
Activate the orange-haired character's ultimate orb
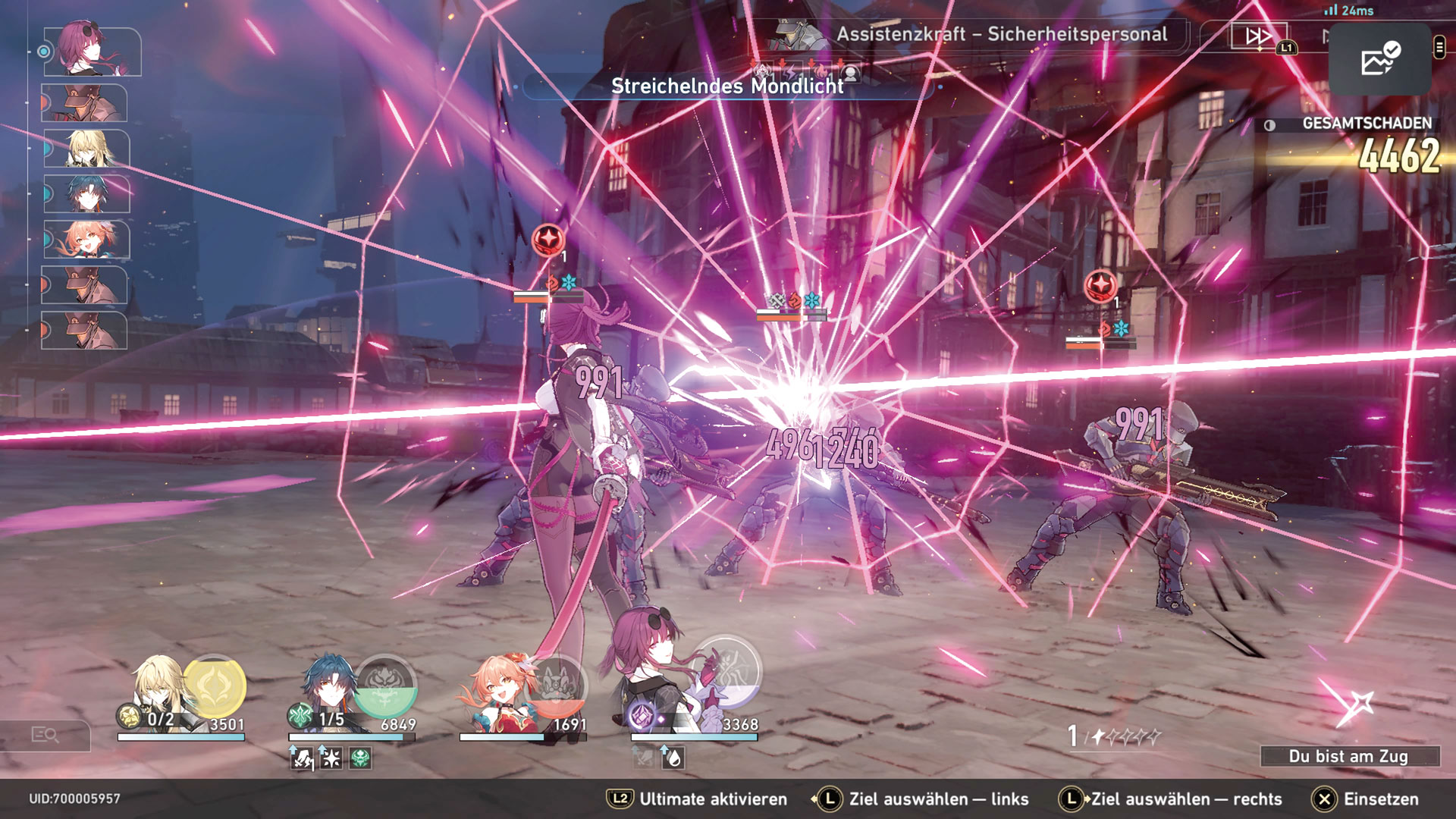coord(557,686)
